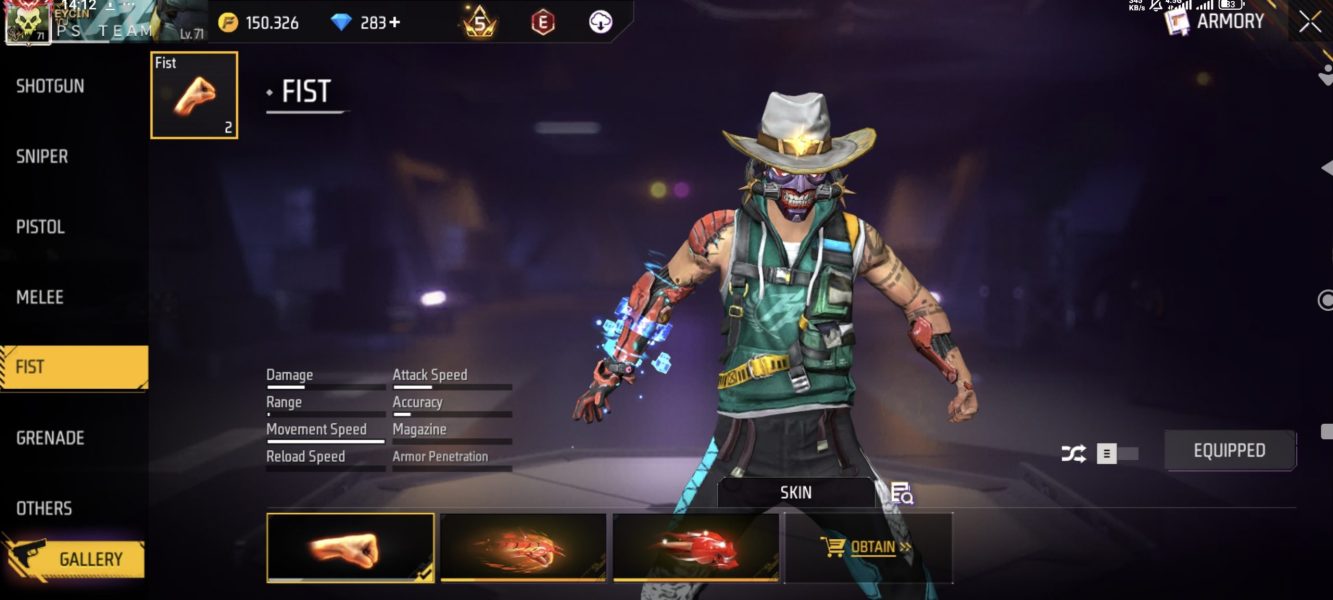Toggle the random skin shuffle switch
Viewport: 1333px width, 600px height.
[1116, 454]
